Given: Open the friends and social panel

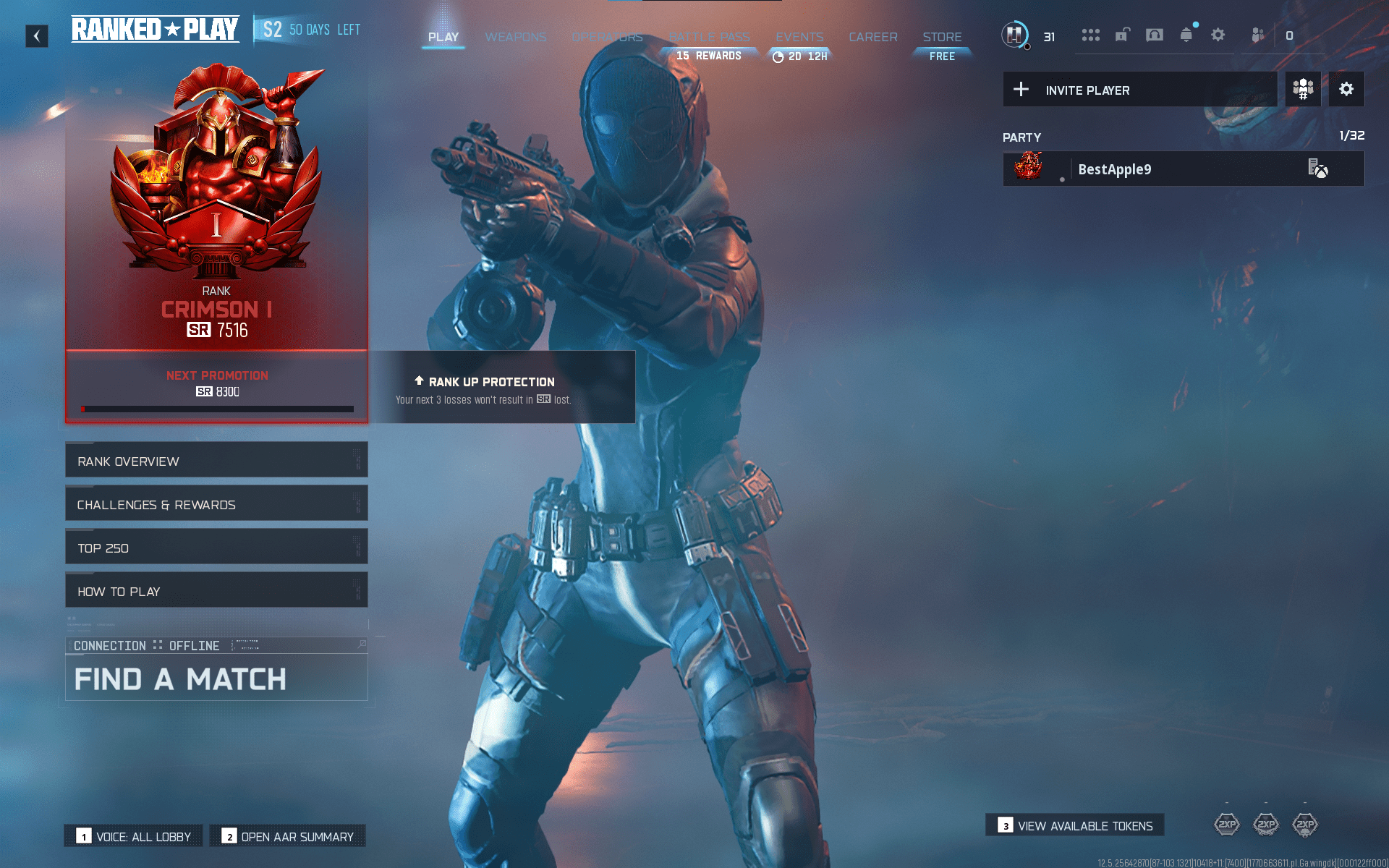Looking at the screenshot, I should (x=1257, y=35).
